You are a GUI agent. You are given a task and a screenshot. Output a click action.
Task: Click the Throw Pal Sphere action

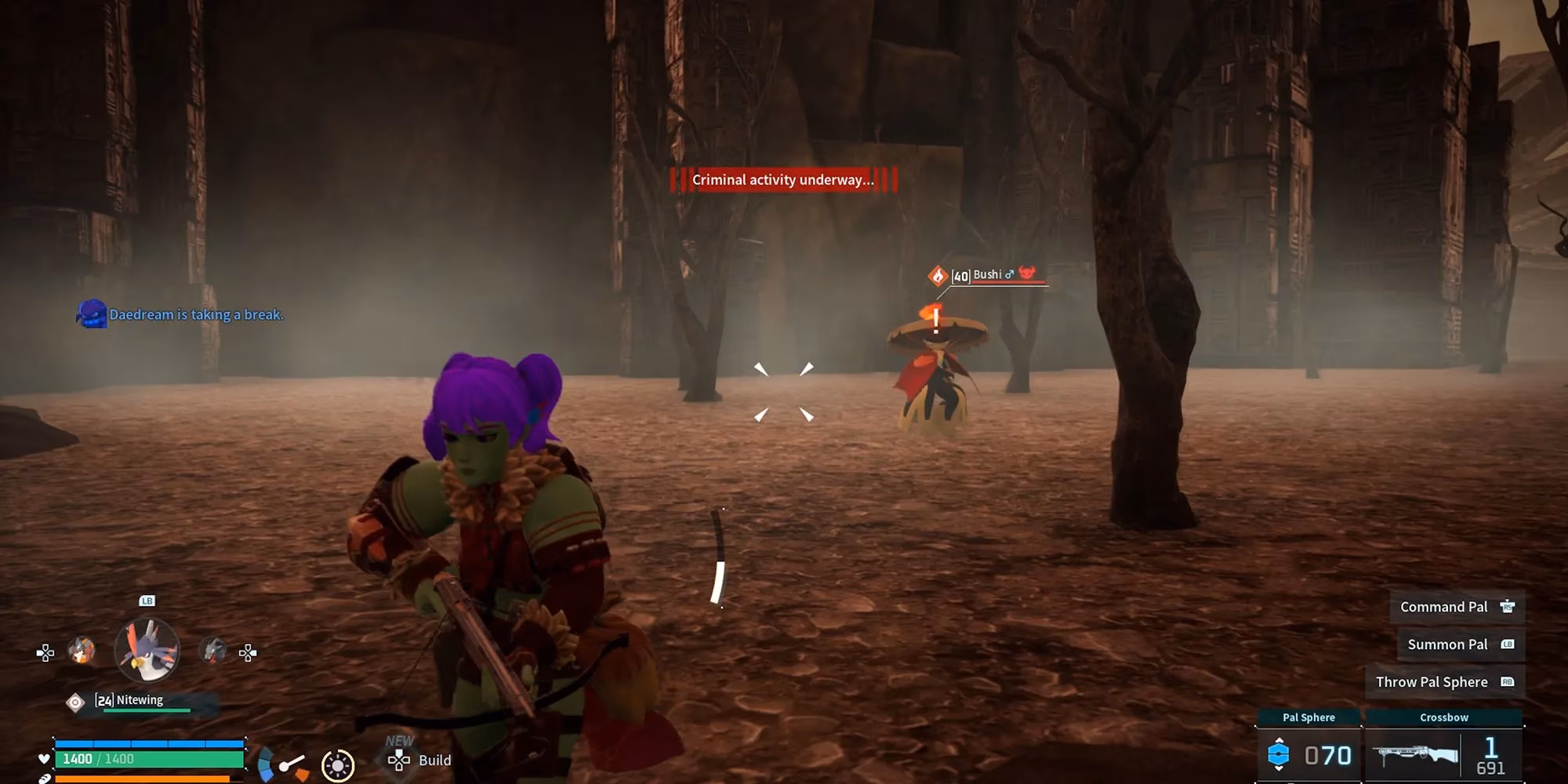click(x=1444, y=682)
